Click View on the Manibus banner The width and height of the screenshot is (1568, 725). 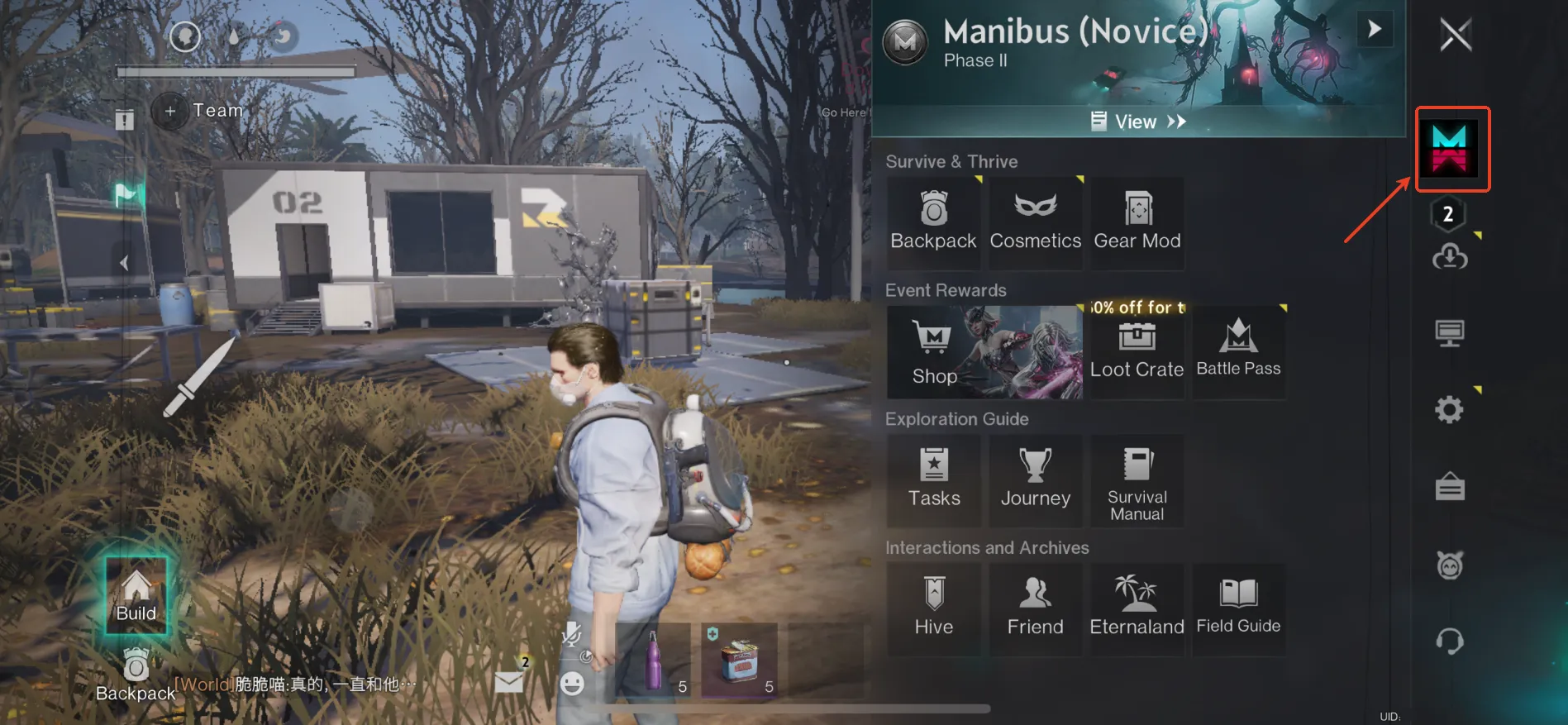[1138, 122]
